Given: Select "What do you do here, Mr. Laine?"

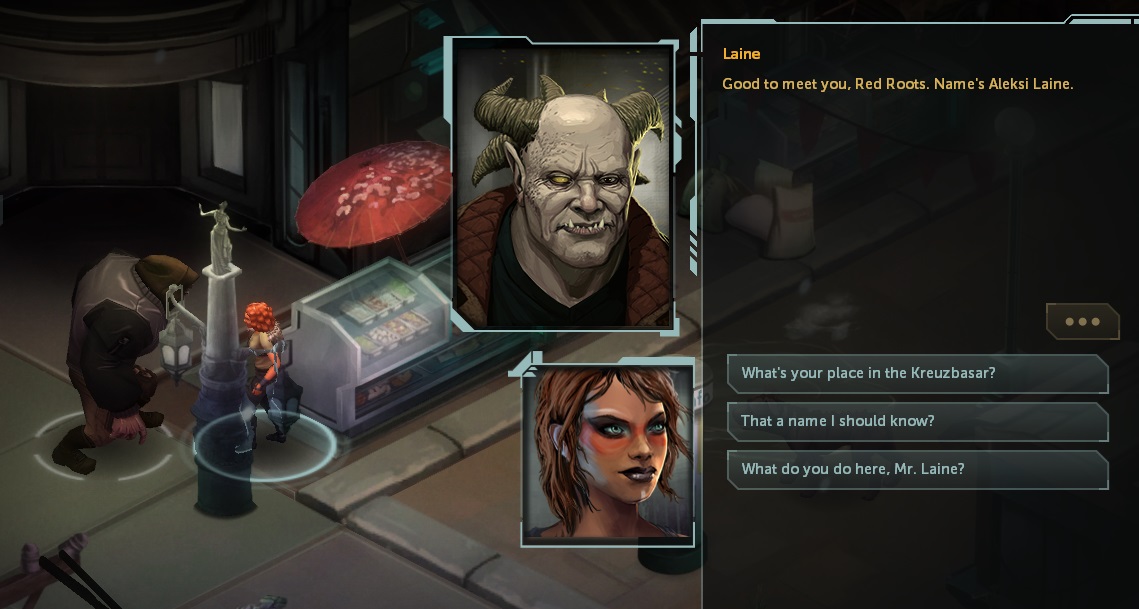Looking at the screenshot, I should coord(917,469).
